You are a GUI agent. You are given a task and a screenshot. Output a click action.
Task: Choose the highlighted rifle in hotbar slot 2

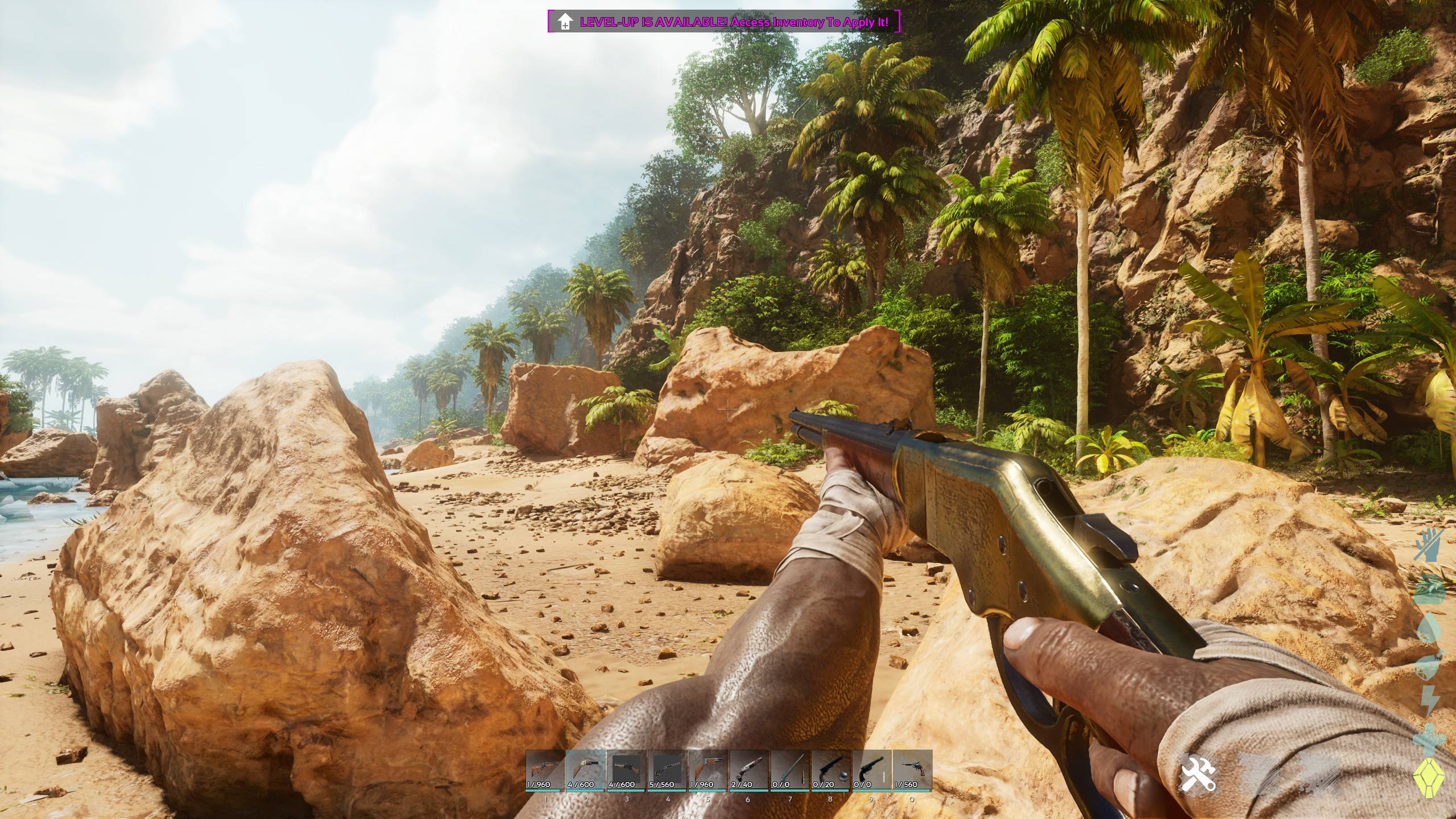pos(586,770)
